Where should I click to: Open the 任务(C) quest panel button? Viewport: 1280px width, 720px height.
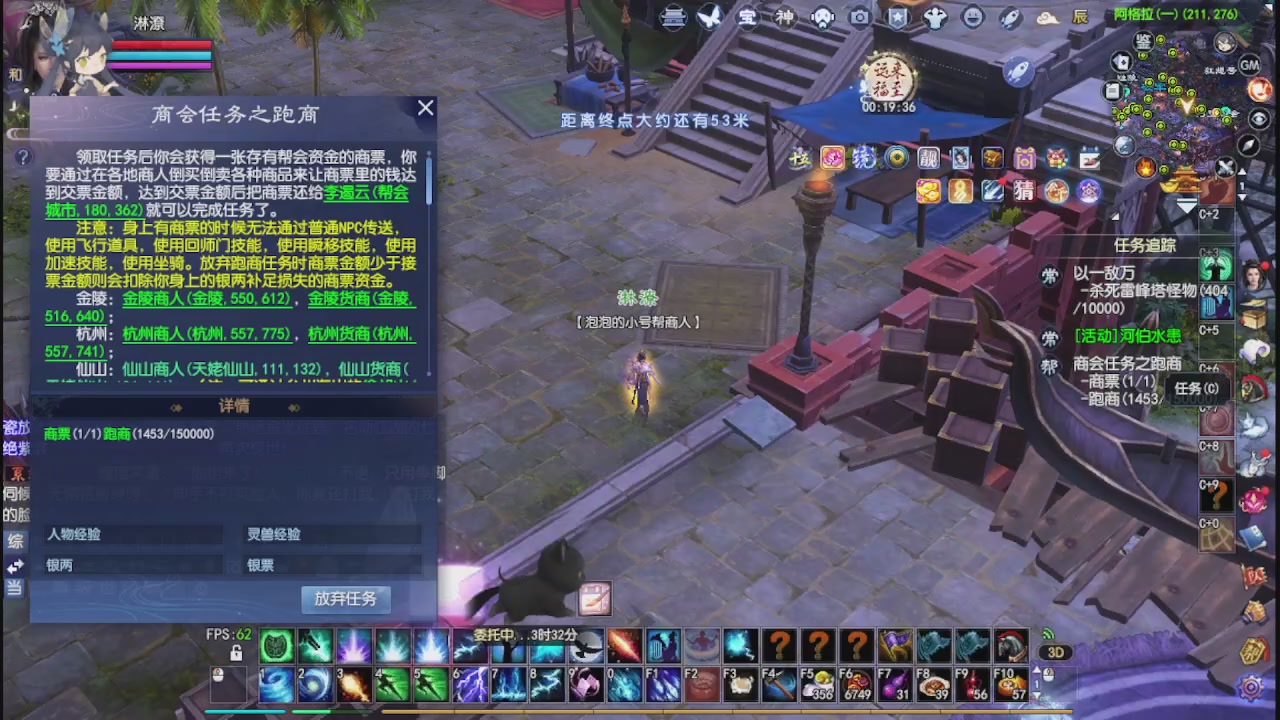tap(1196, 389)
